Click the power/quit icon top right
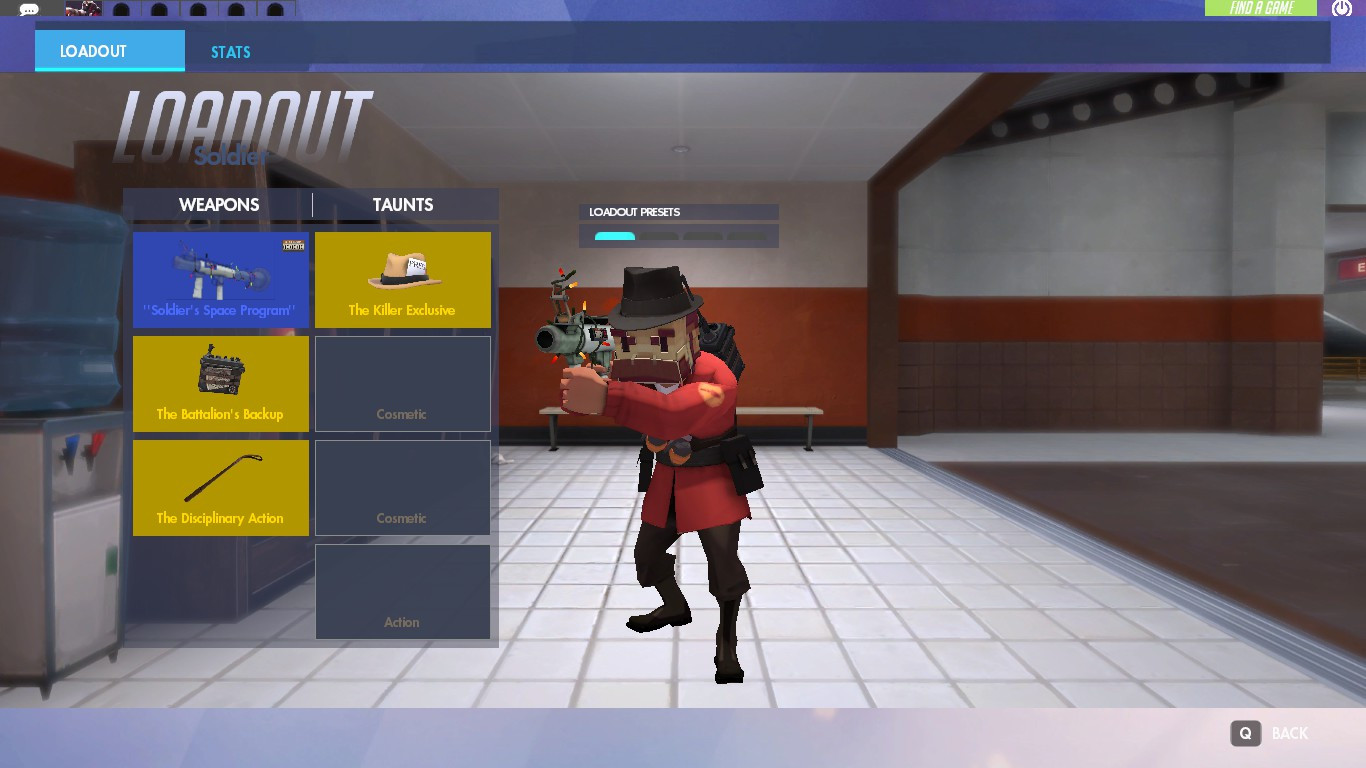The height and width of the screenshot is (768, 1366). pos(1343,9)
